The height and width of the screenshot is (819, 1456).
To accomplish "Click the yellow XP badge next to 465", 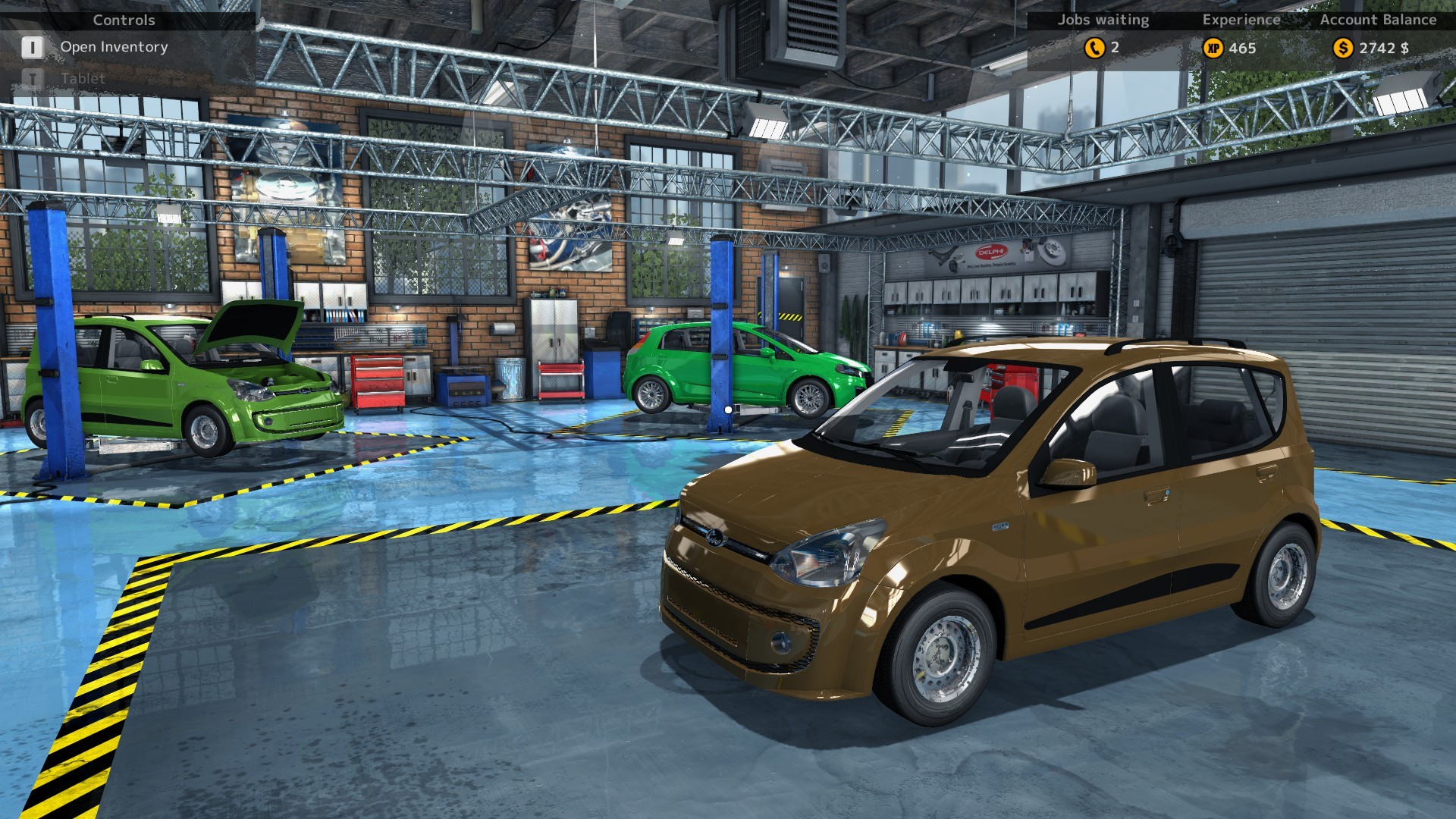I will tap(1214, 48).
